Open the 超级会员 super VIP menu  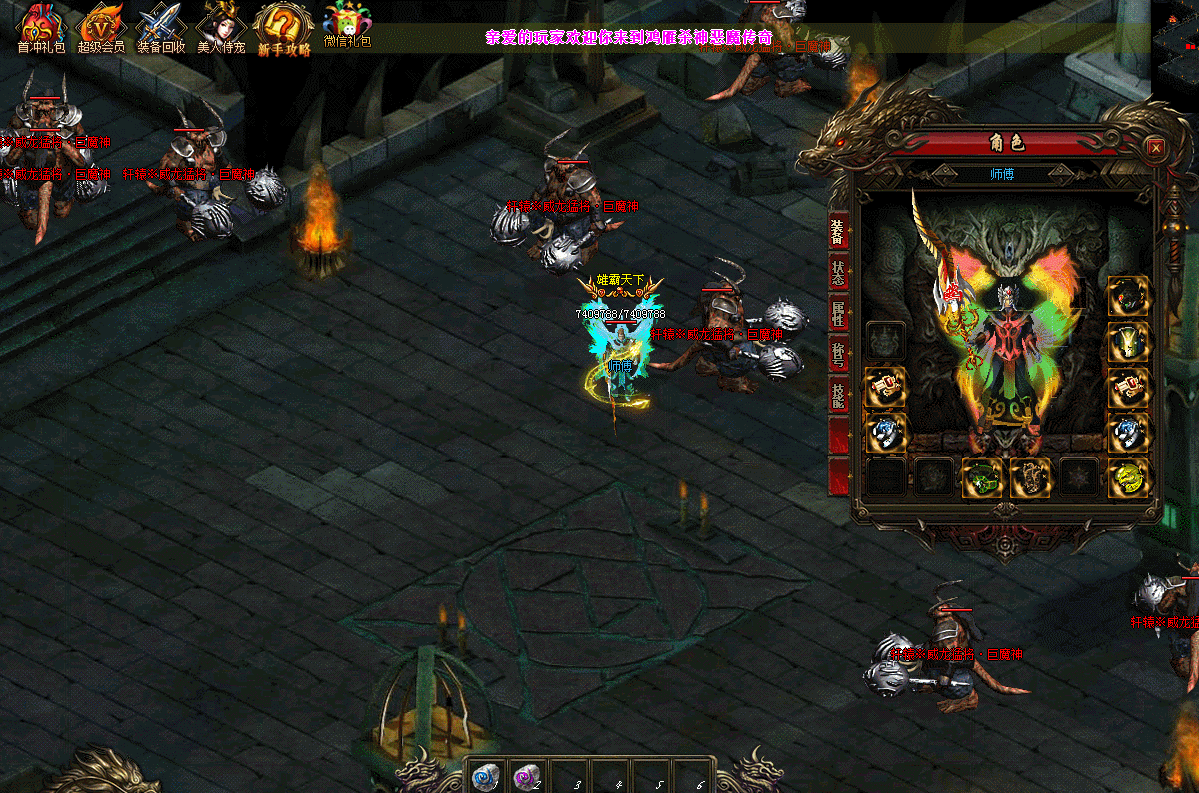pos(101,28)
